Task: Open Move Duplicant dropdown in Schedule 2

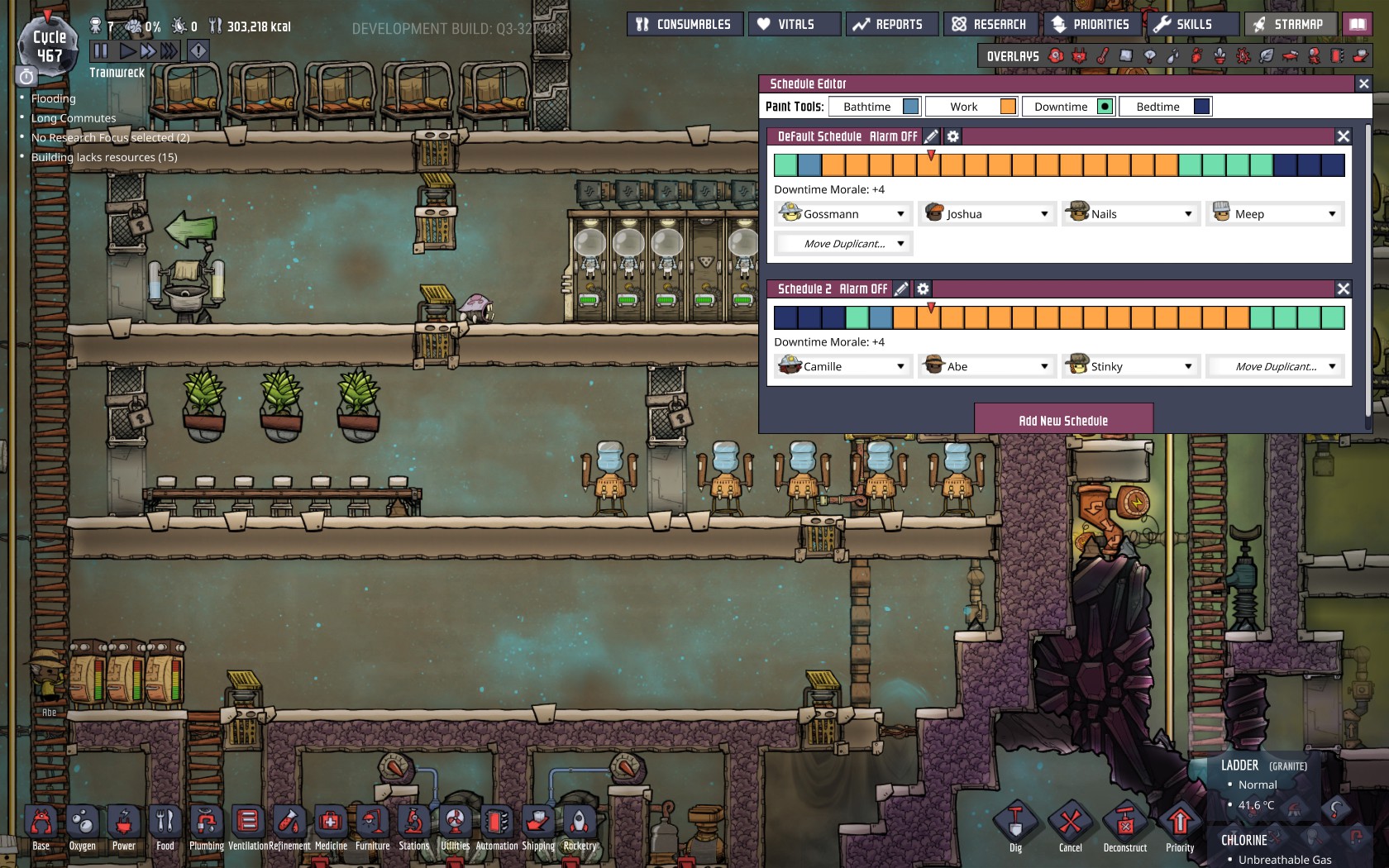Action: 1275,366
